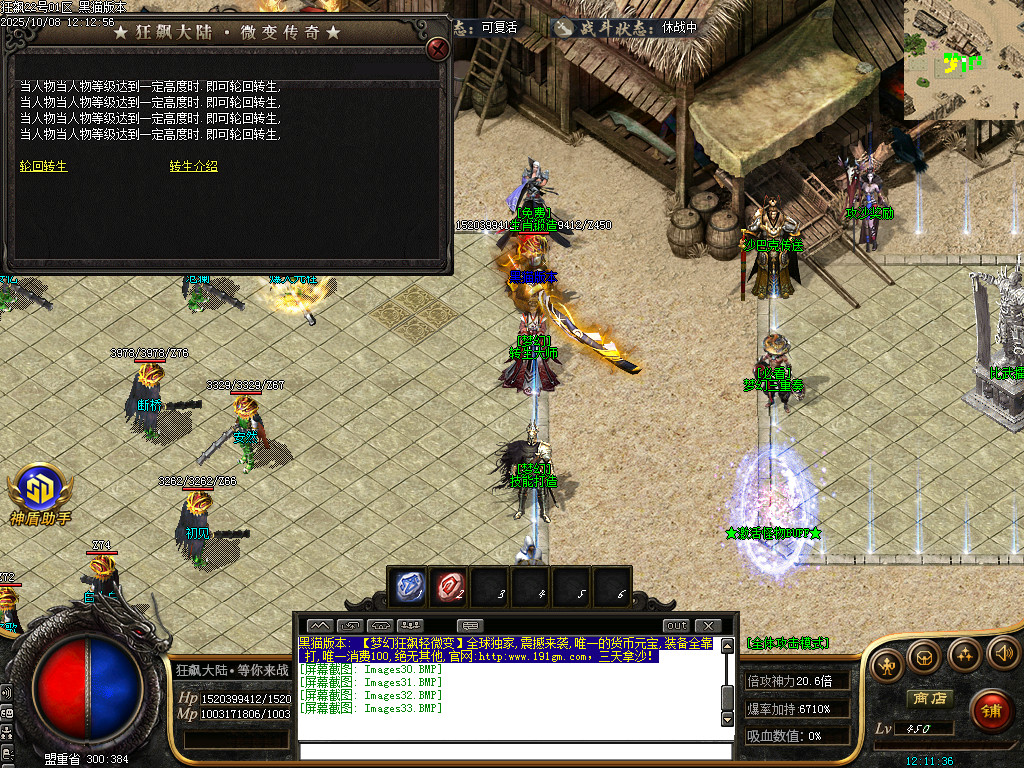1024x768 pixels.
Task: Open the 神盾助手 helper badge
Action: tap(40, 492)
